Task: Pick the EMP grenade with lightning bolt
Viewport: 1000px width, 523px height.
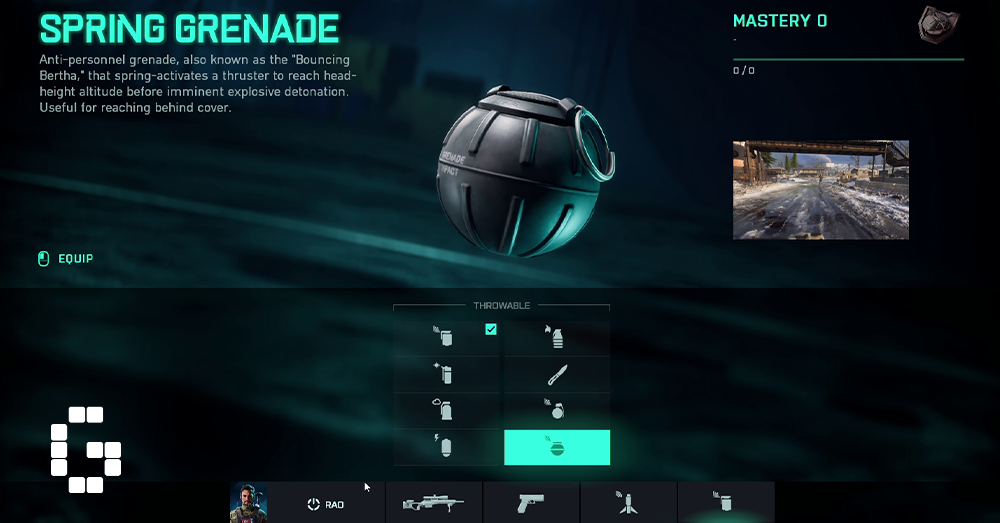Action: pyautogui.click(x=447, y=447)
